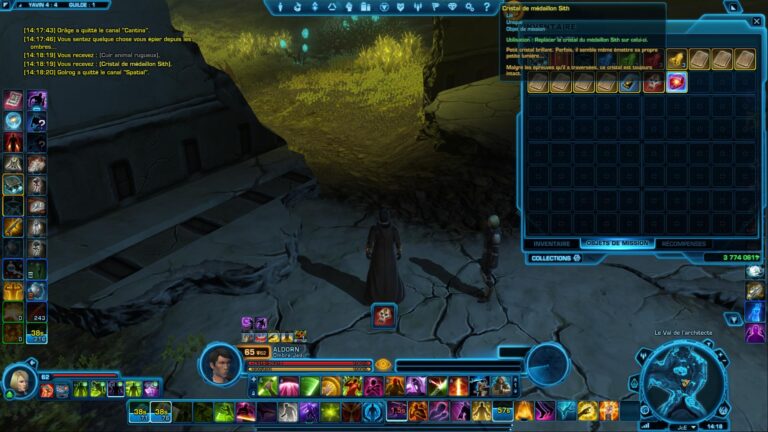Select the Sith medallion crystal item
Viewport: 768px width, 432px height.
click(x=677, y=82)
